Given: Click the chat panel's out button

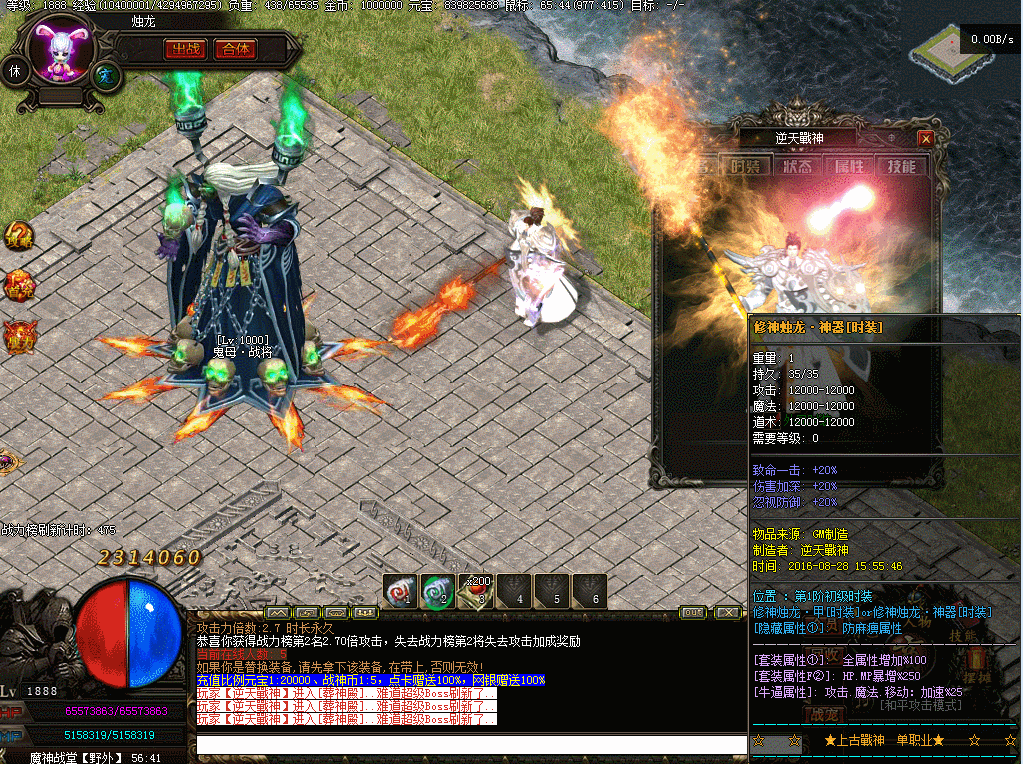Looking at the screenshot, I should coord(691,612).
